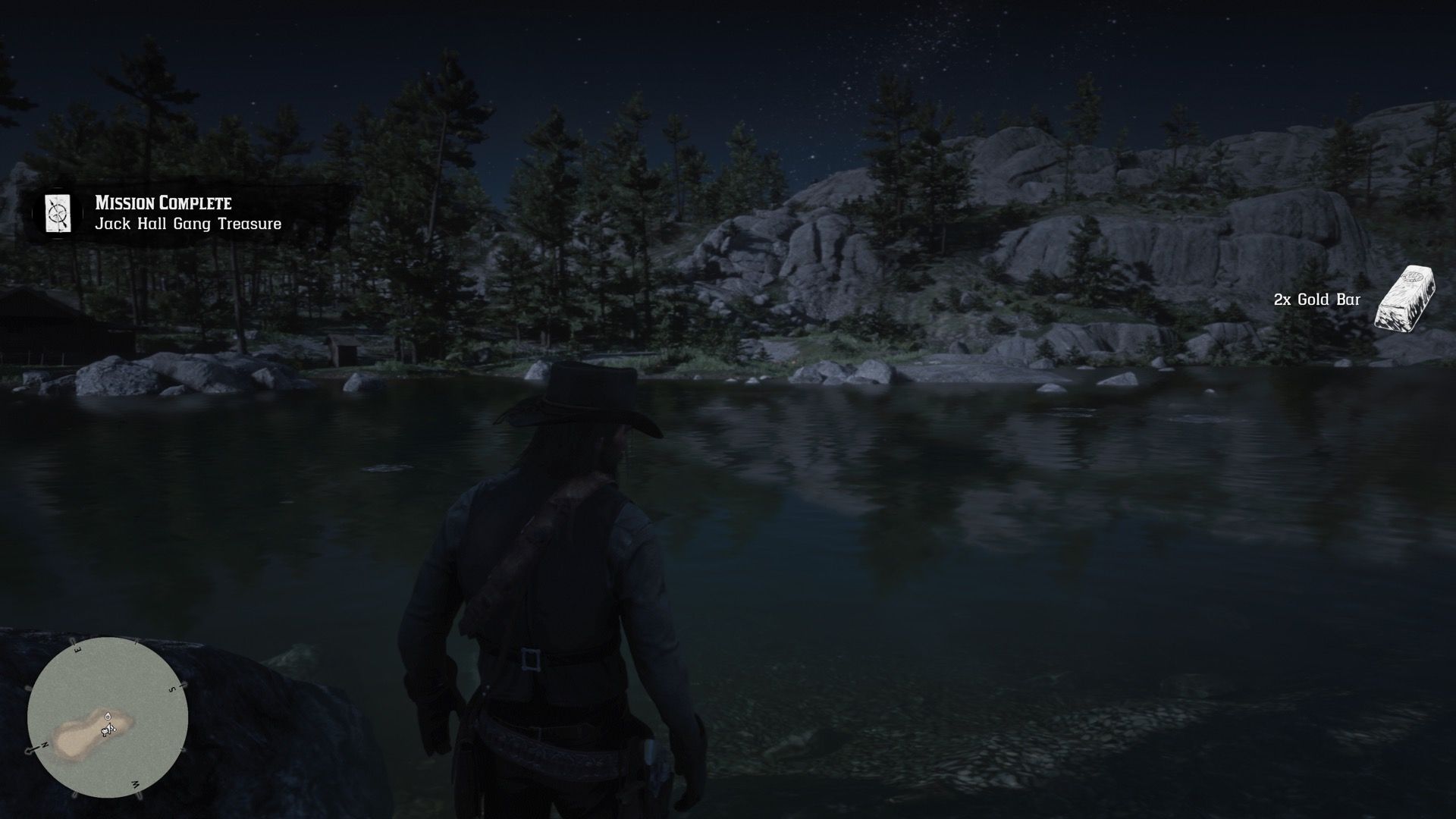Select the white waypoint marker on the minimap
1456x819 pixels.
tap(108, 716)
